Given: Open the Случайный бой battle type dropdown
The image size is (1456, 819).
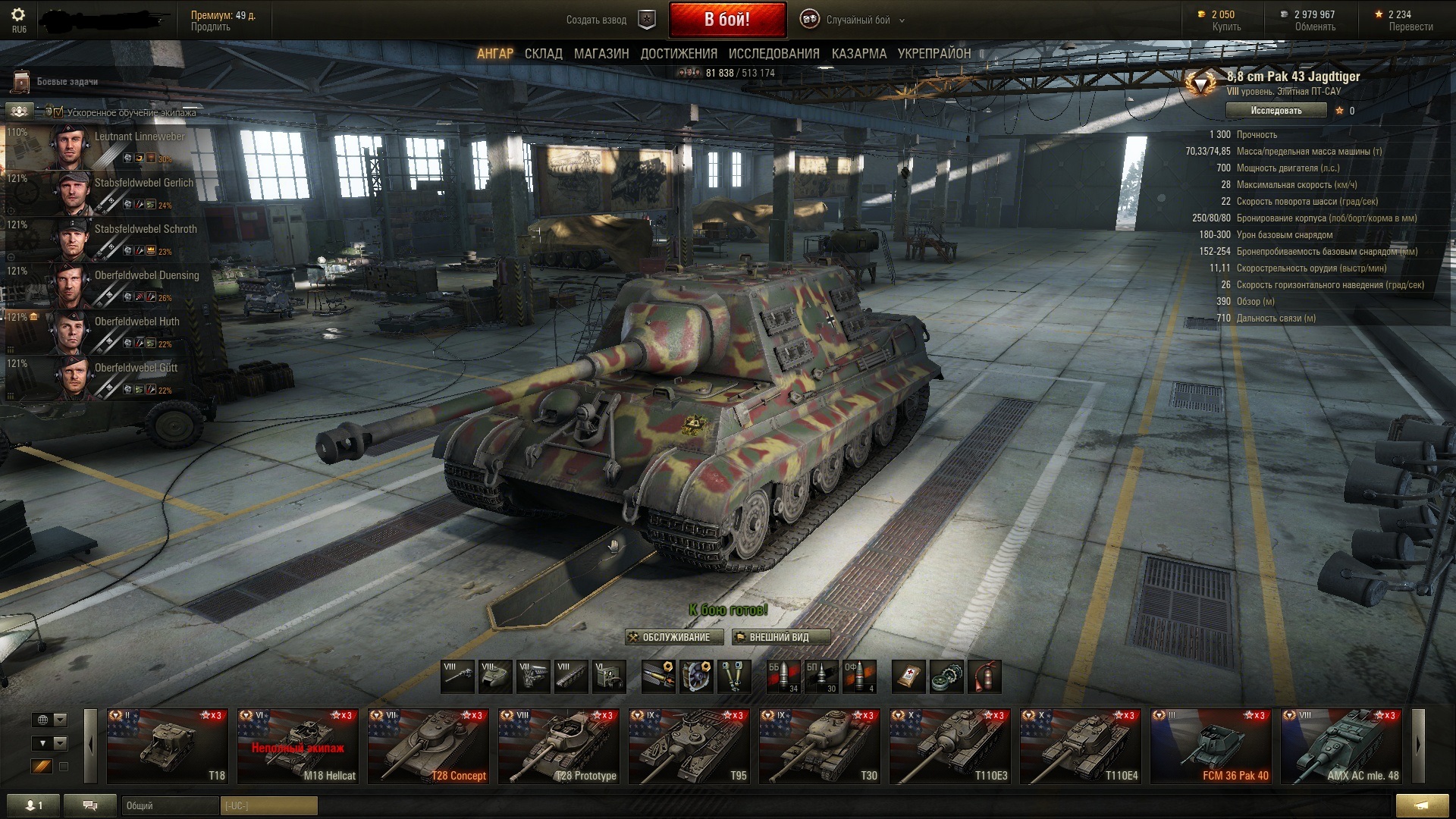Looking at the screenshot, I should pos(858,20).
